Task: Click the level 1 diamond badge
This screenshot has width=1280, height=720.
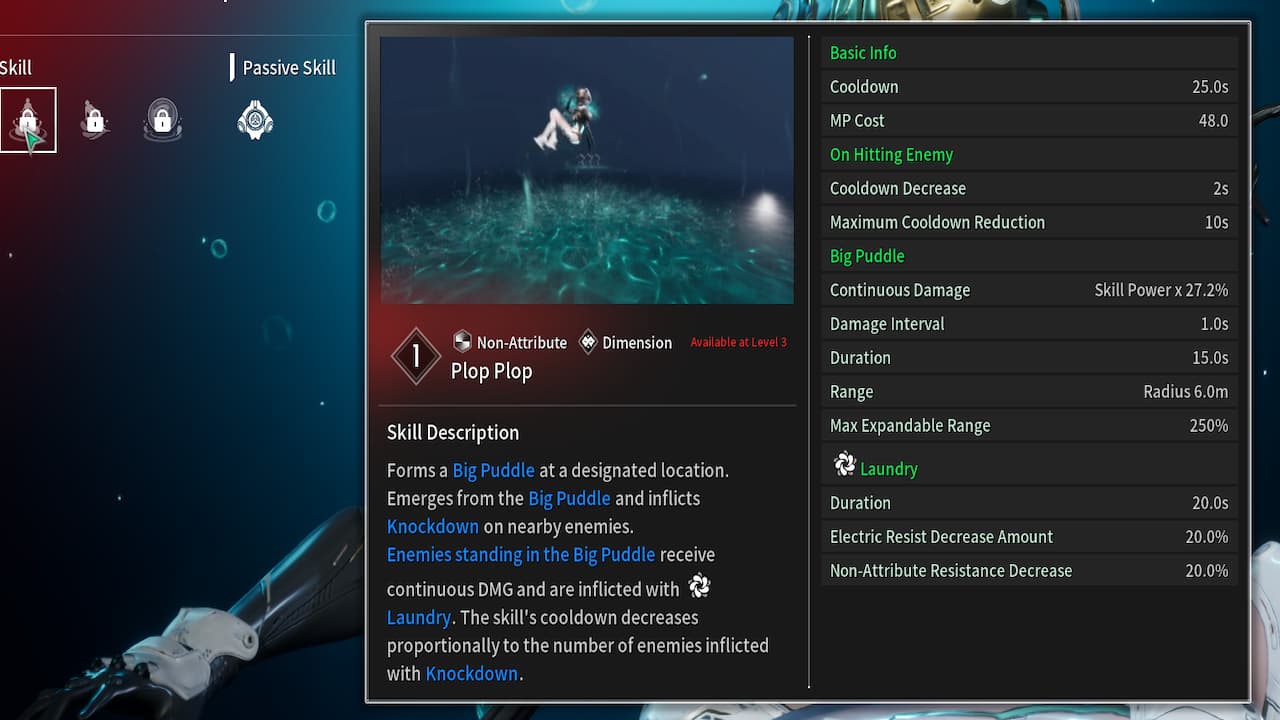Action: (415, 355)
